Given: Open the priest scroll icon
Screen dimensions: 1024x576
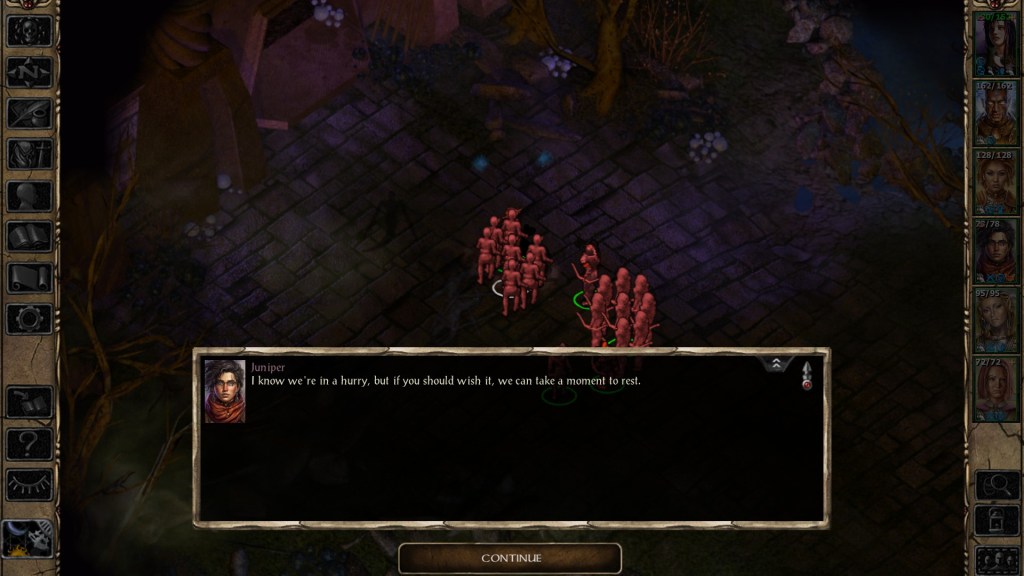Looking at the screenshot, I should [29, 278].
